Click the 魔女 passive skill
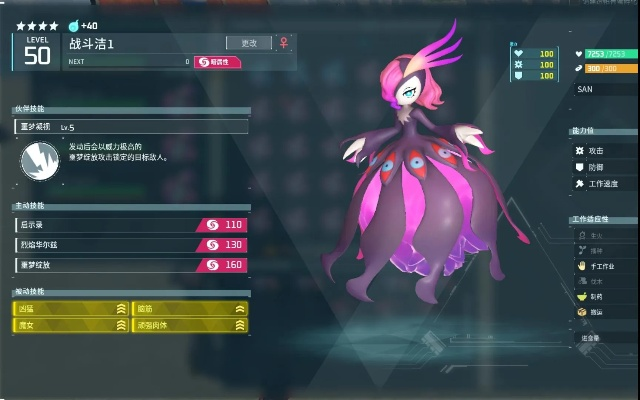 coord(71,325)
